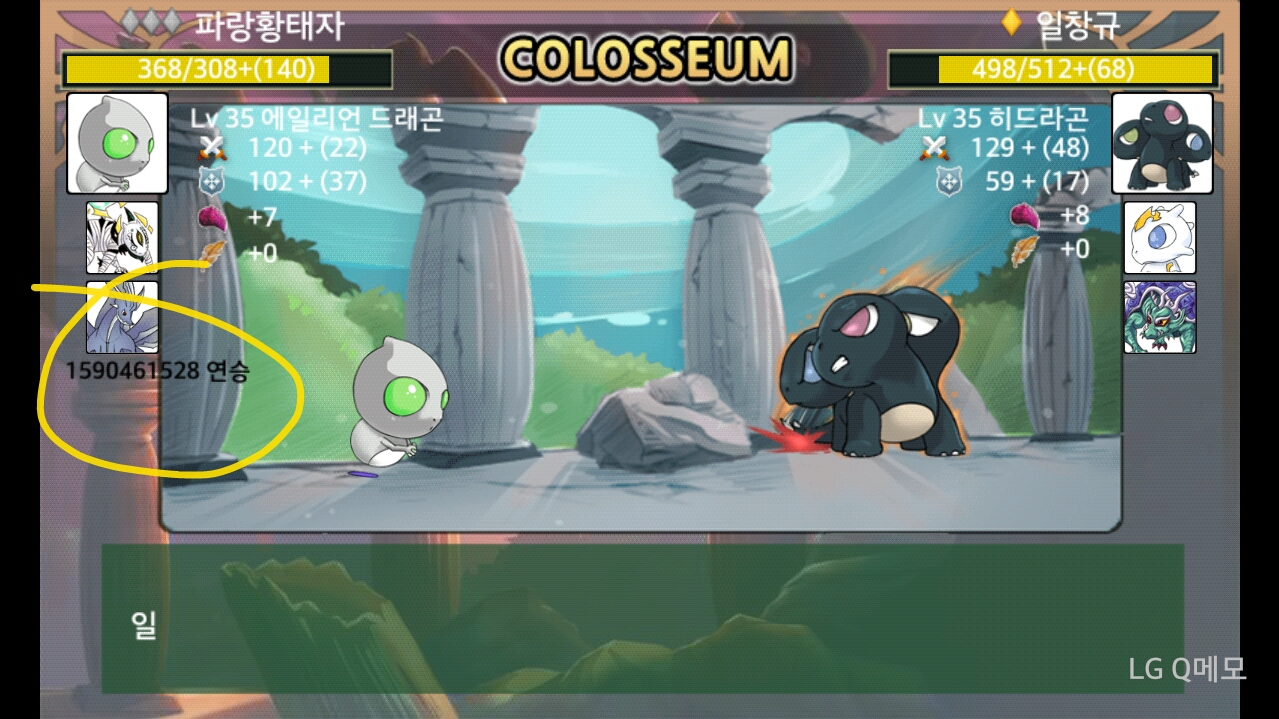Tap the green battle log box

(x=642, y=619)
